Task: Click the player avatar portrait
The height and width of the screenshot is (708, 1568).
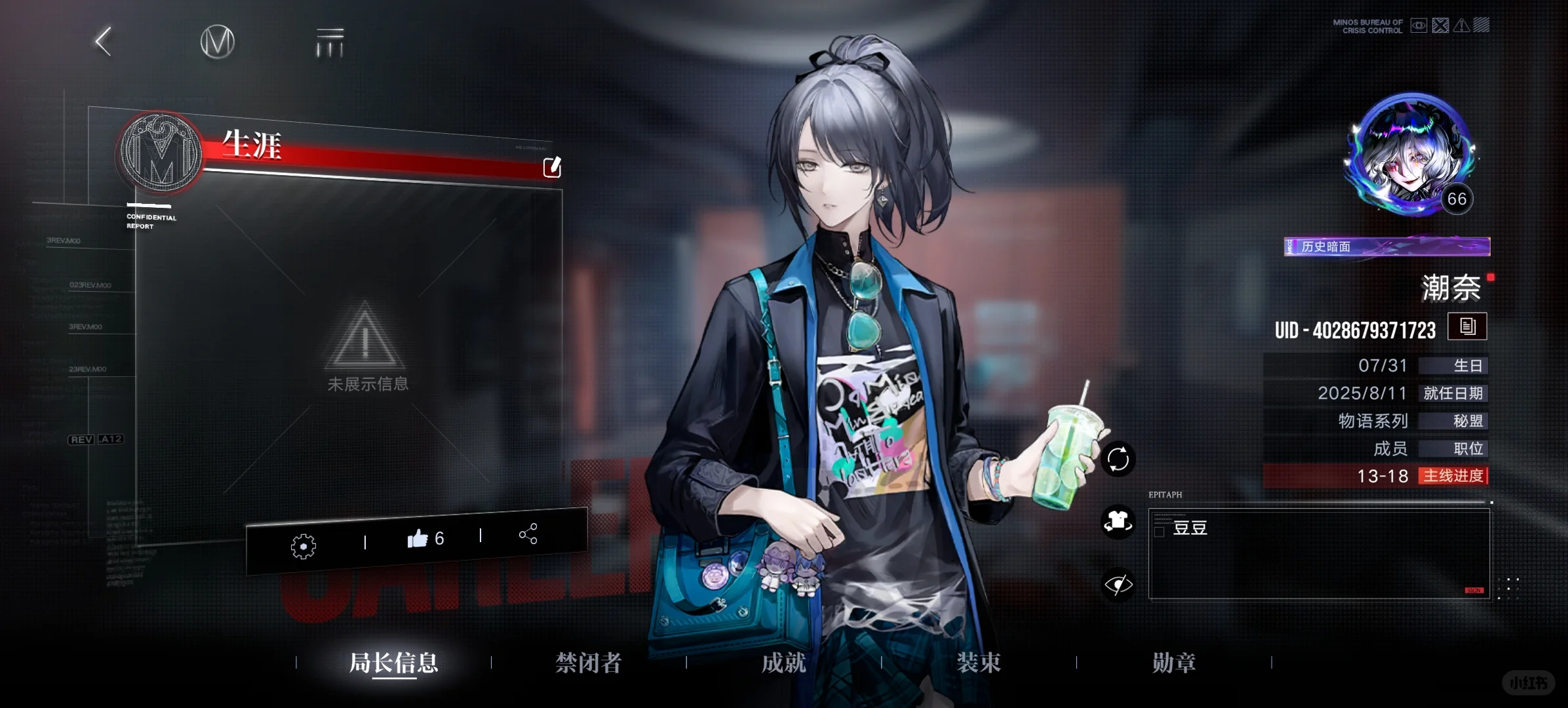Action: 1411,155
